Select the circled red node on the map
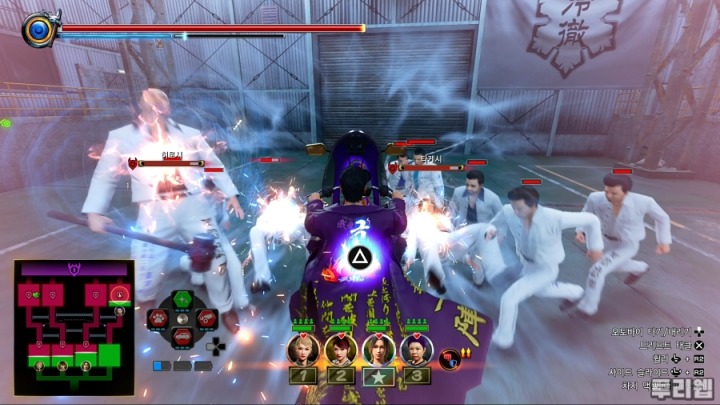Screen dimensions: 720x405 (120, 294)
